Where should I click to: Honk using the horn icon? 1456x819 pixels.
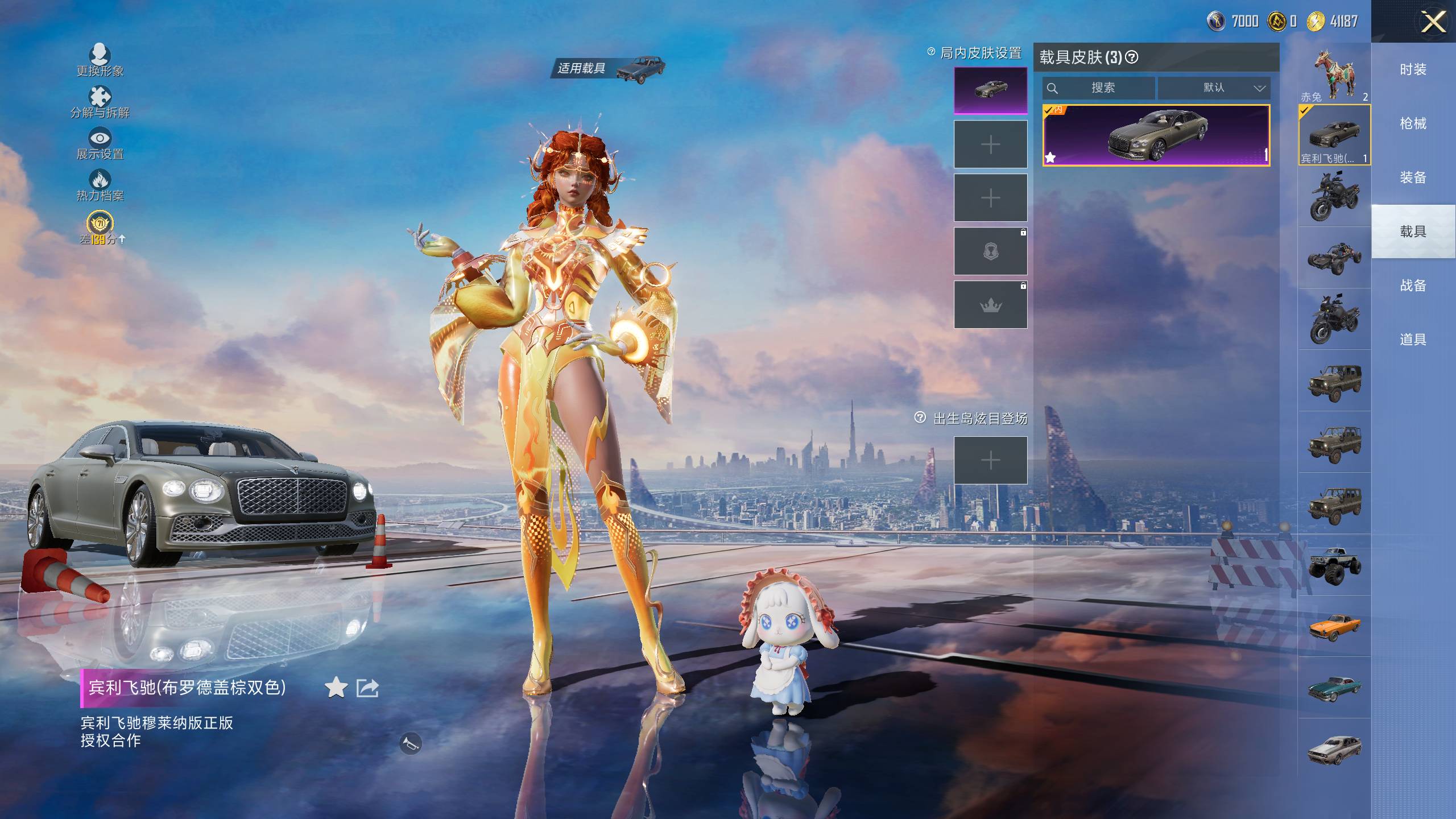point(410,743)
